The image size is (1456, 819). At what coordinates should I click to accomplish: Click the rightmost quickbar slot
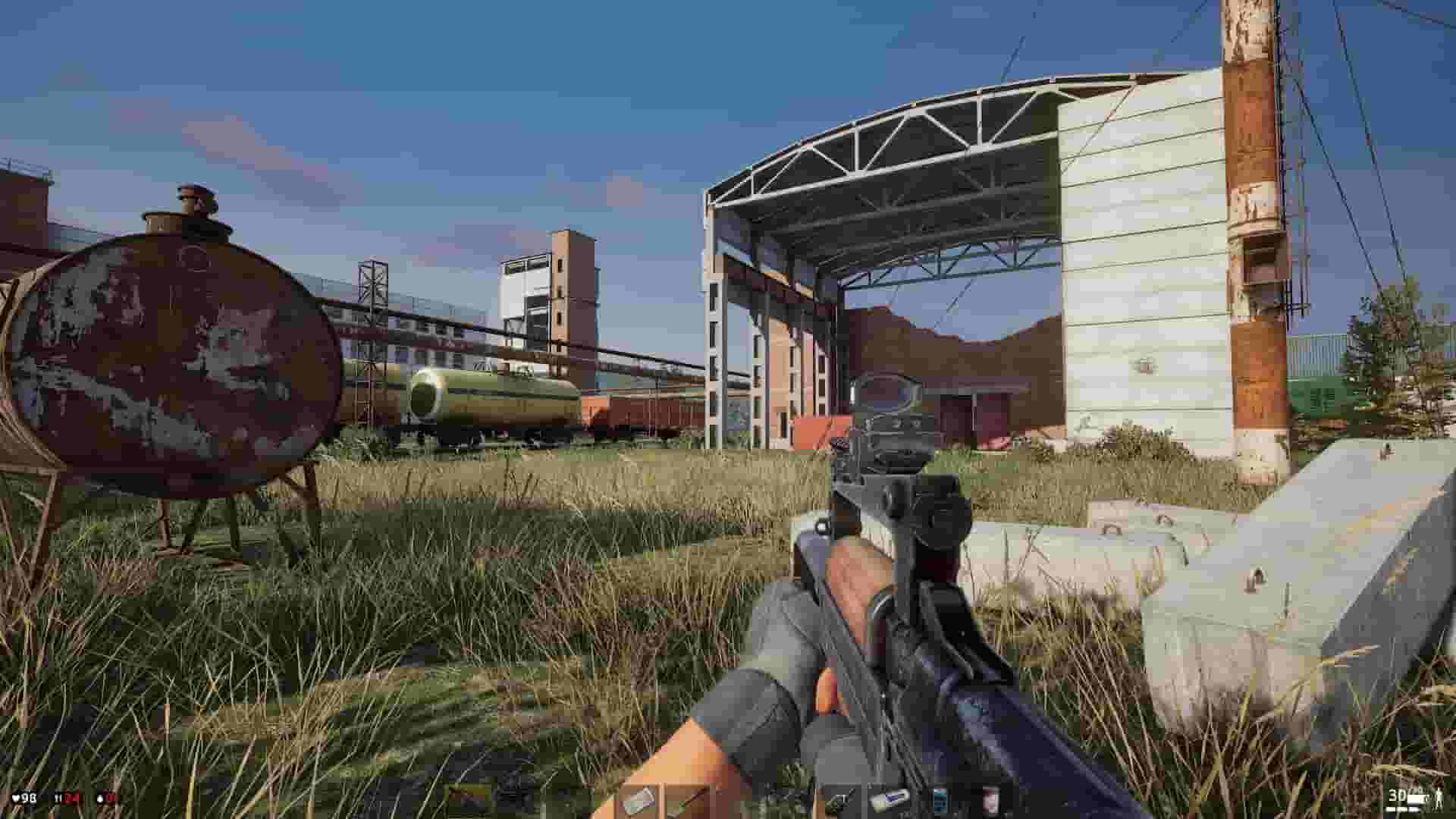[990, 800]
